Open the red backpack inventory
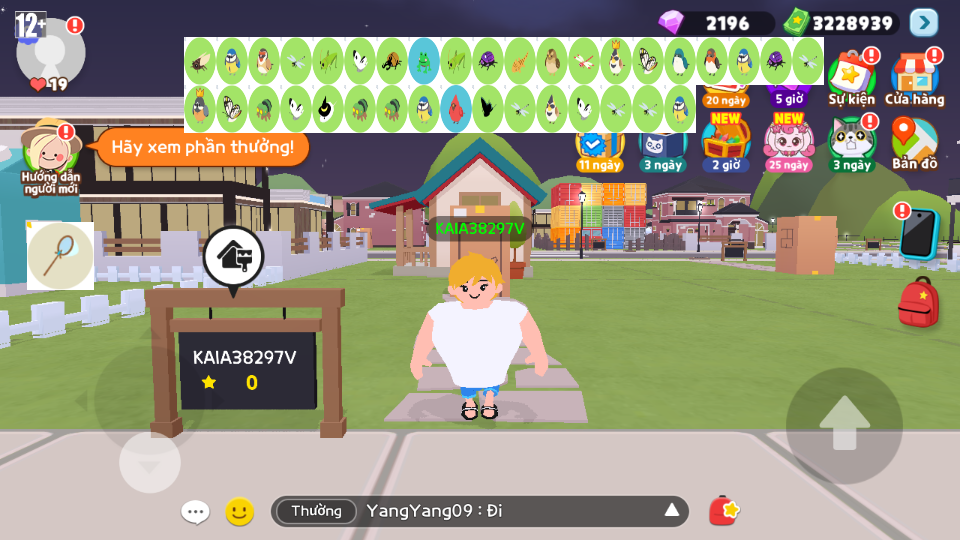Viewport: 960px width, 540px height. click(x=918, y=302)
